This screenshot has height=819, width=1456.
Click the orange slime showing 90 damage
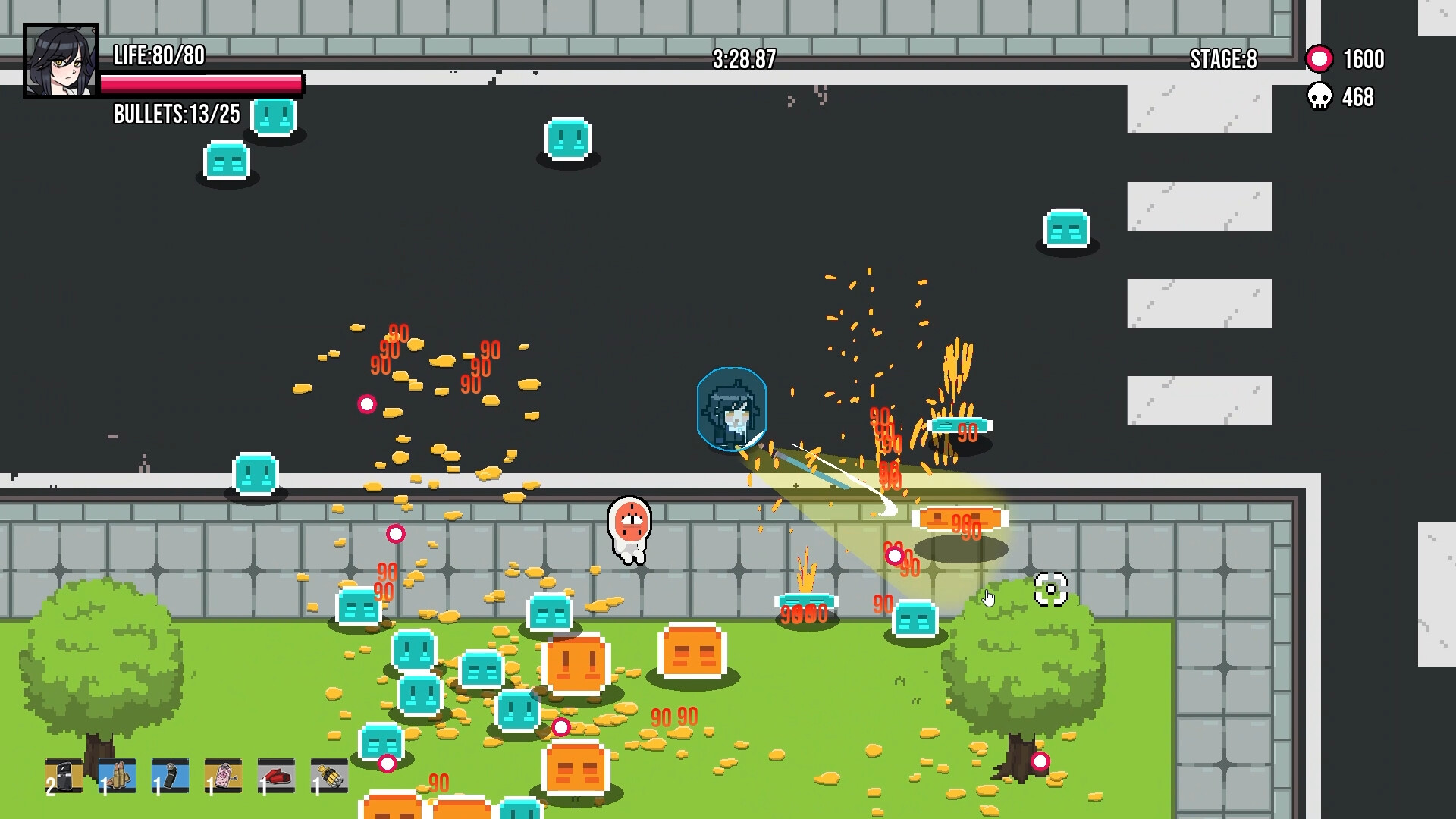pos(960,519)
